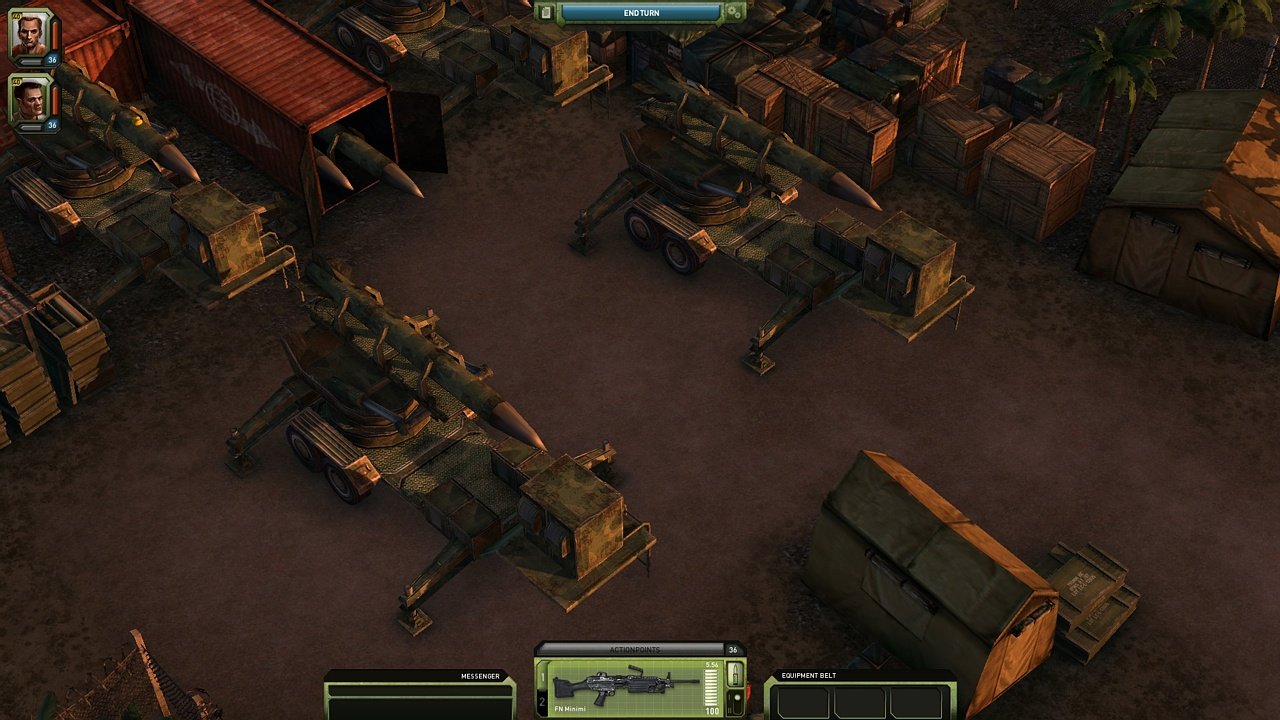Click the blue 36 action points badge
The image size is (1280, 720).
click(52, 59)
